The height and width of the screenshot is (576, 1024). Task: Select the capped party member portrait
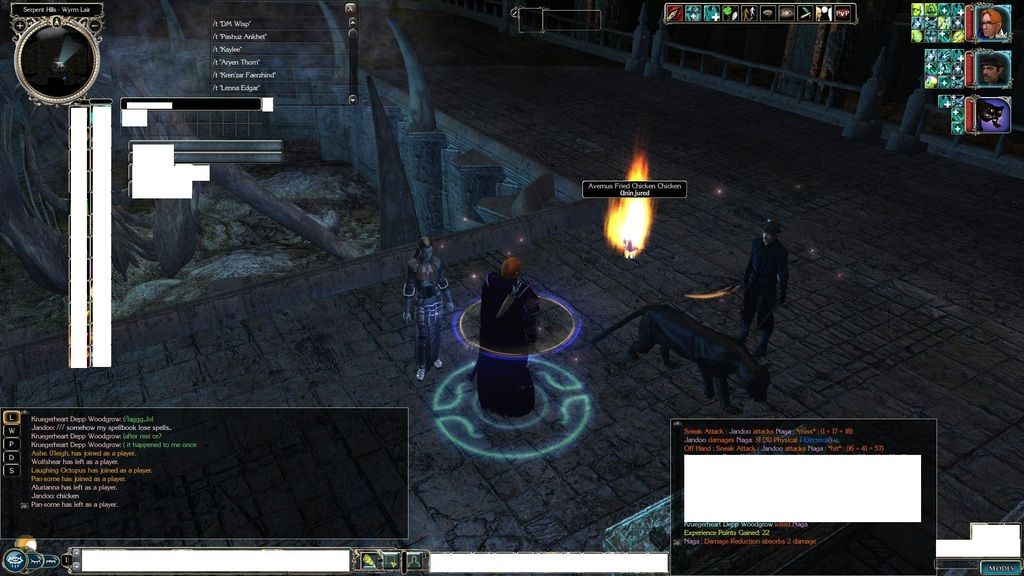(989, 70)
